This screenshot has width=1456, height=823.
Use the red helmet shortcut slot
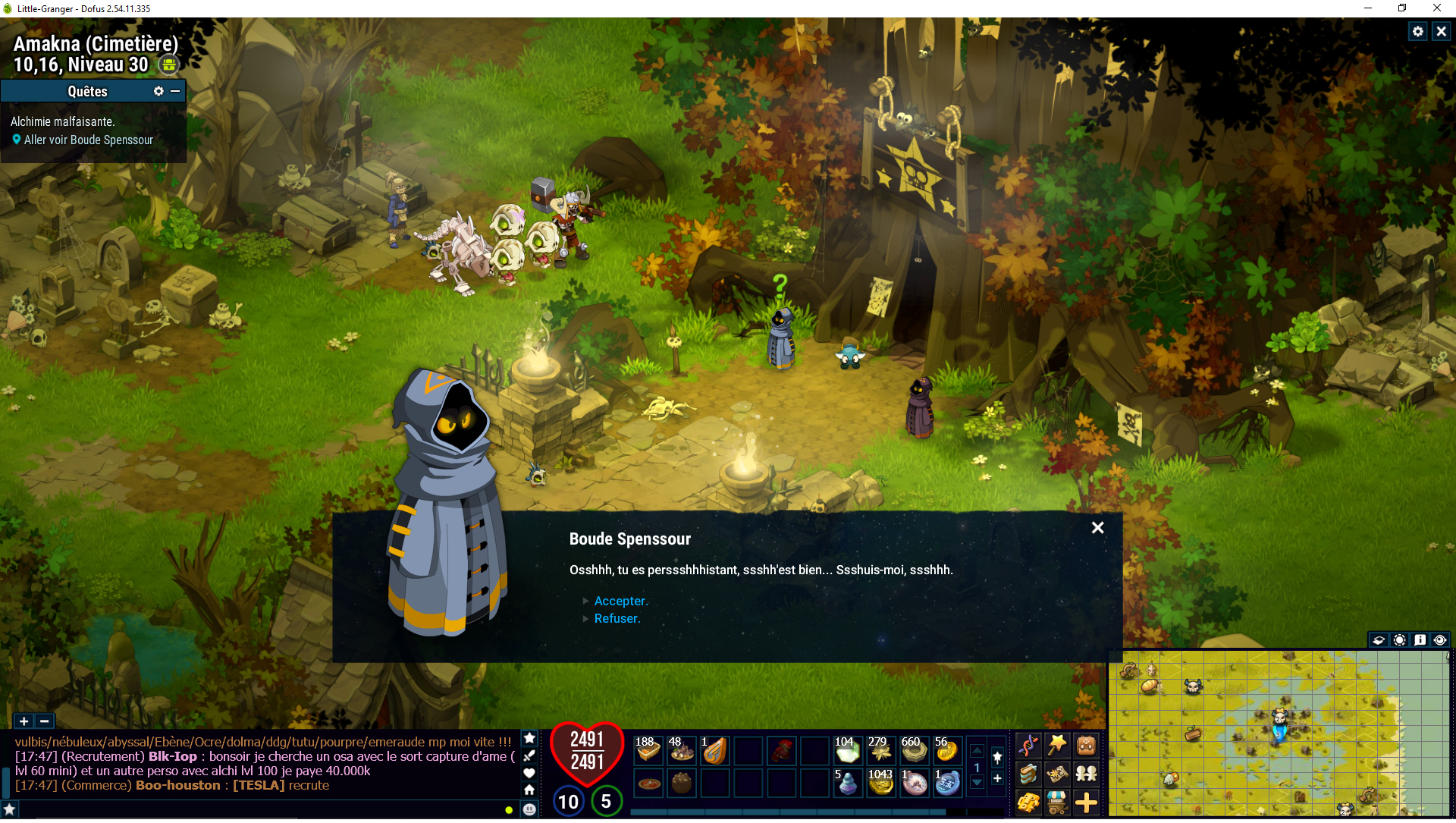pyautogui.click(x=782, y=750)
